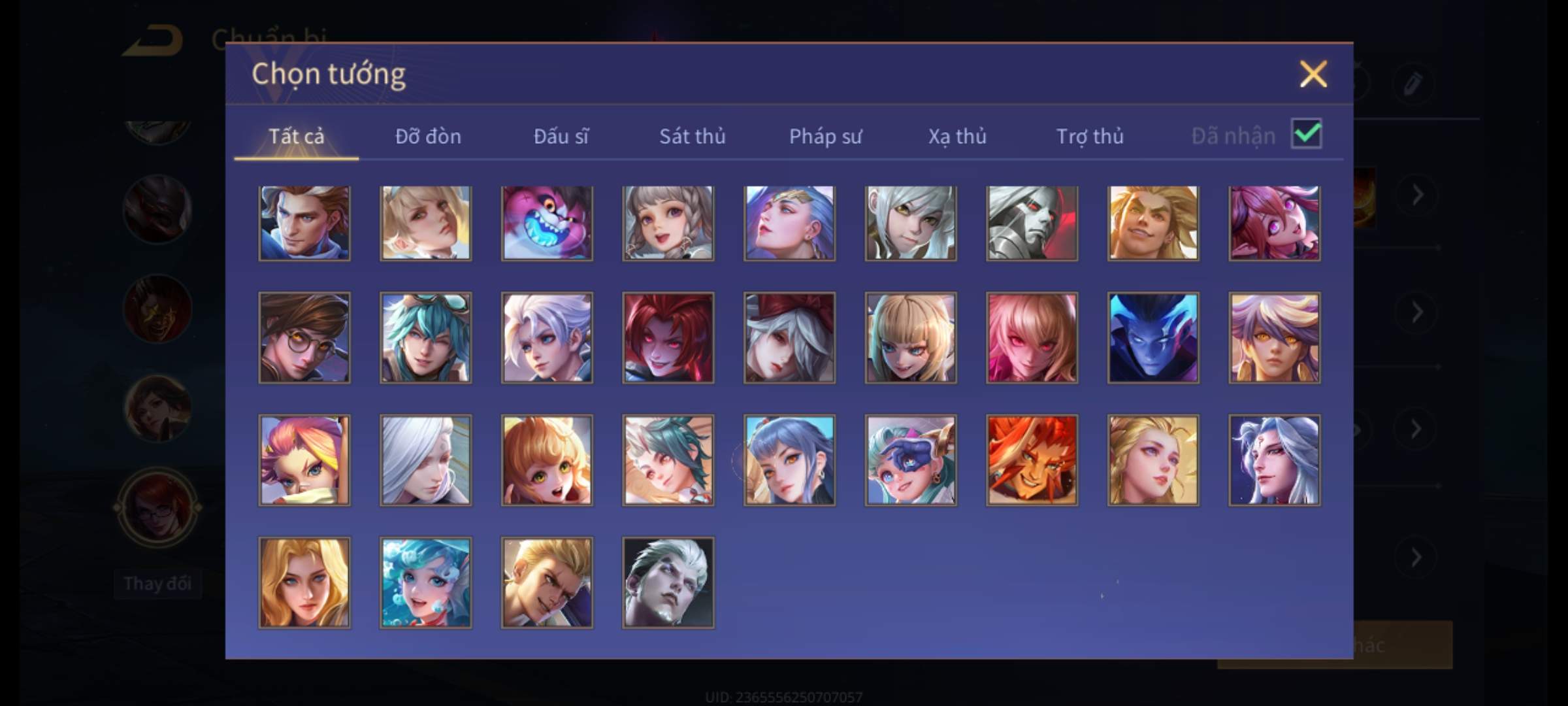1568x706 pixels.
Task: Pick the girl with blue eye mask
Action: pos(911,460)
